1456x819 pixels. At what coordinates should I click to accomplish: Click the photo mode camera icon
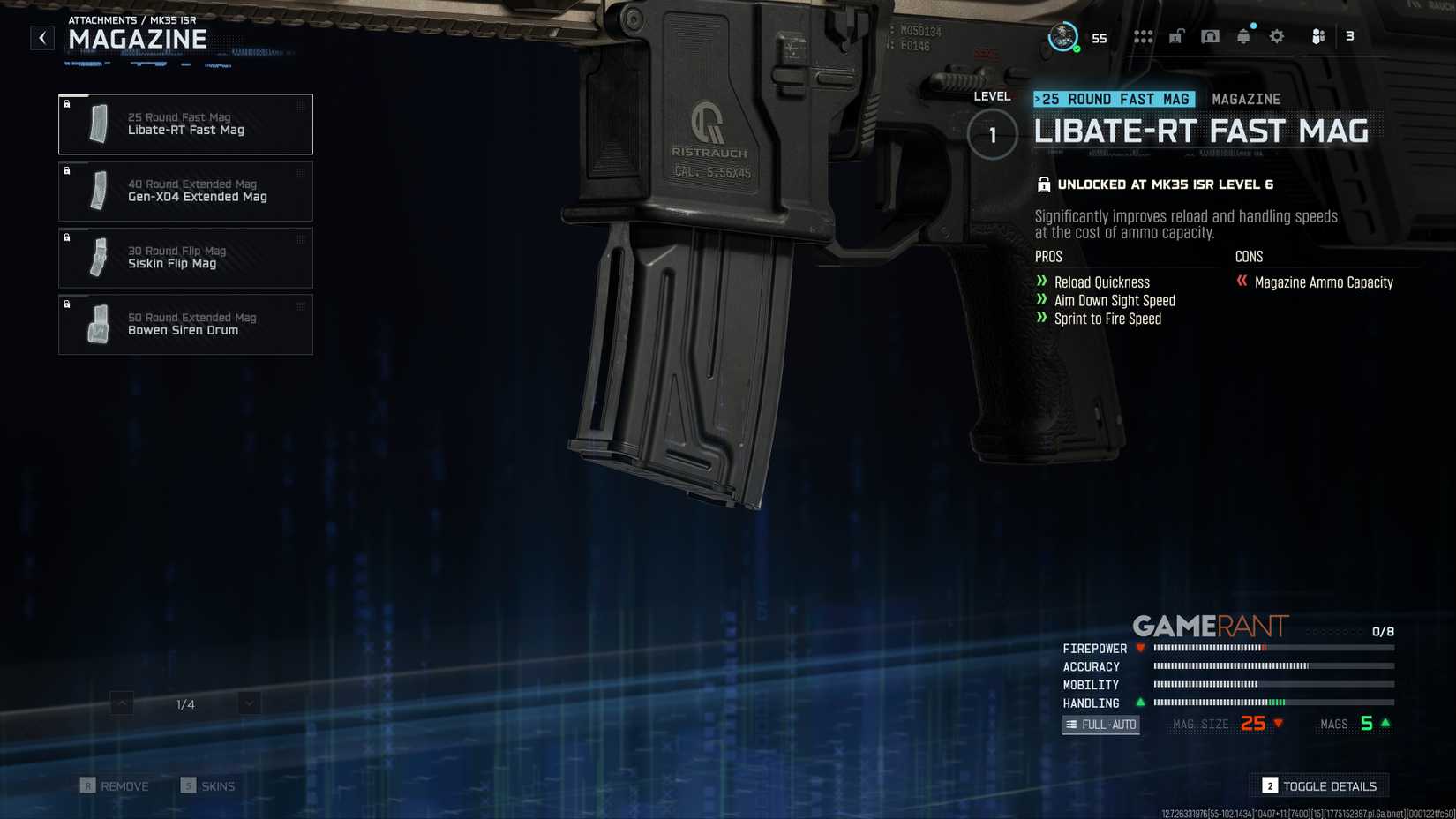pos(1210,36)
